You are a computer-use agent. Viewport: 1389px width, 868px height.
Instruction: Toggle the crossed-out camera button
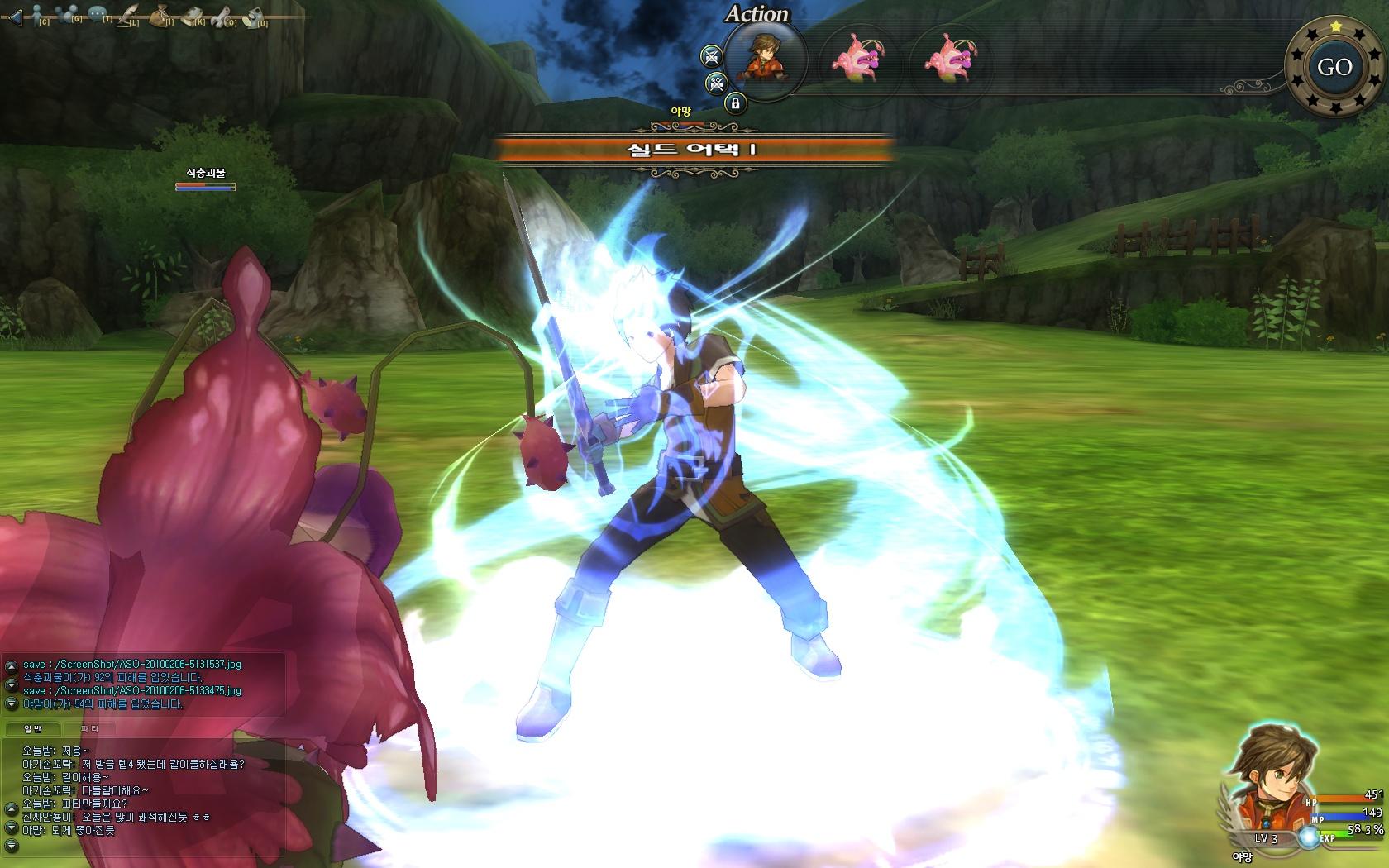716,83
